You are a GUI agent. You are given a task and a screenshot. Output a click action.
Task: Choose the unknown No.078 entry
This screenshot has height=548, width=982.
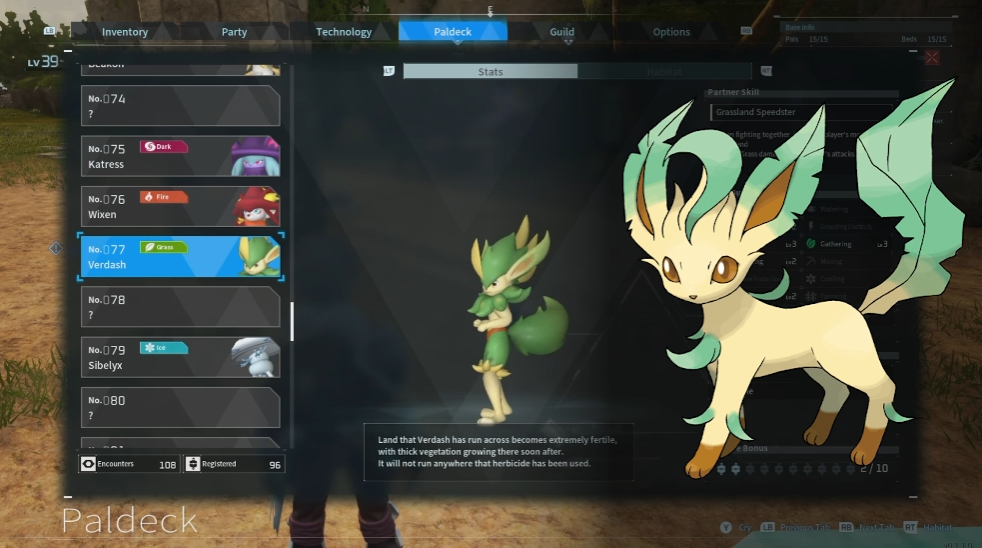pyautogui.click(x=180, y=307)
